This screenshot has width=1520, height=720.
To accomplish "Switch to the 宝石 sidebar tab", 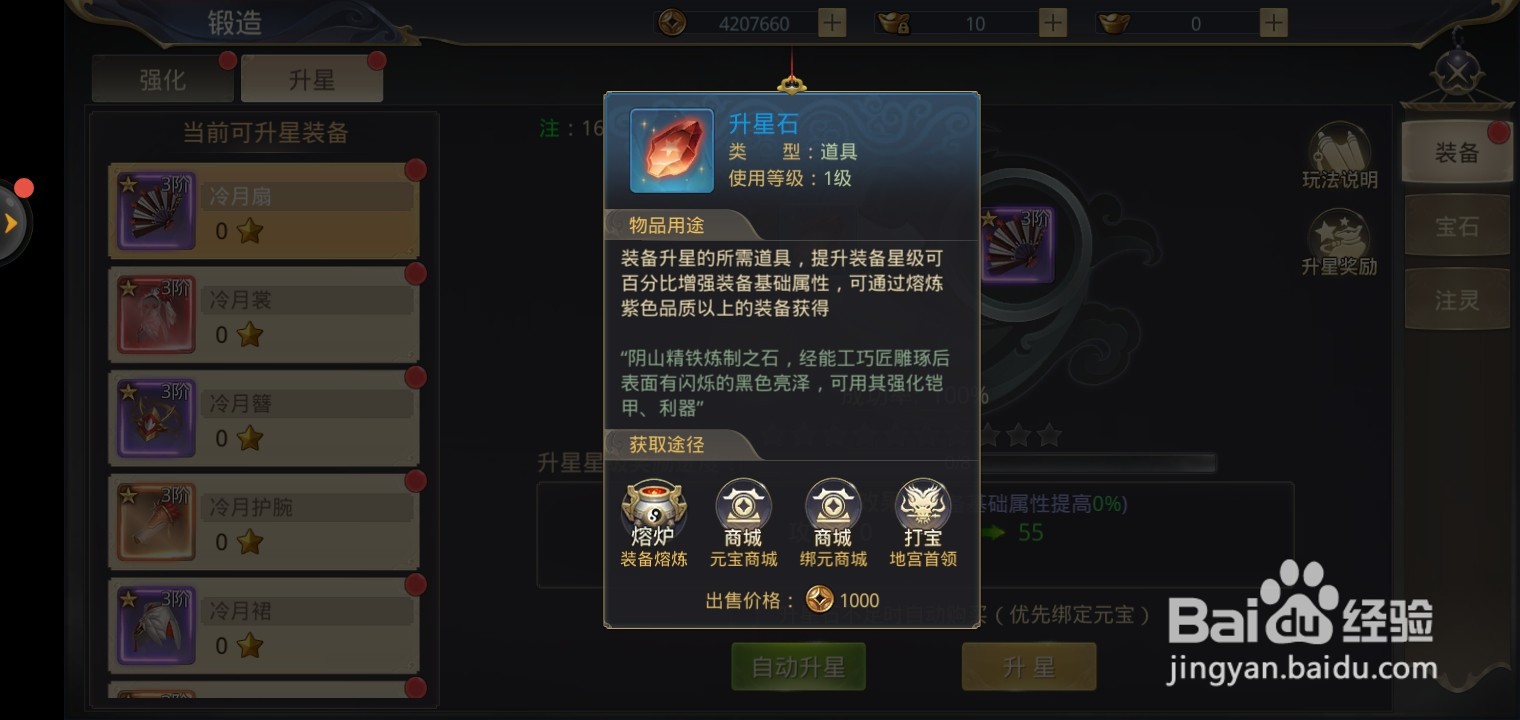I will [x=1457, y=226].
